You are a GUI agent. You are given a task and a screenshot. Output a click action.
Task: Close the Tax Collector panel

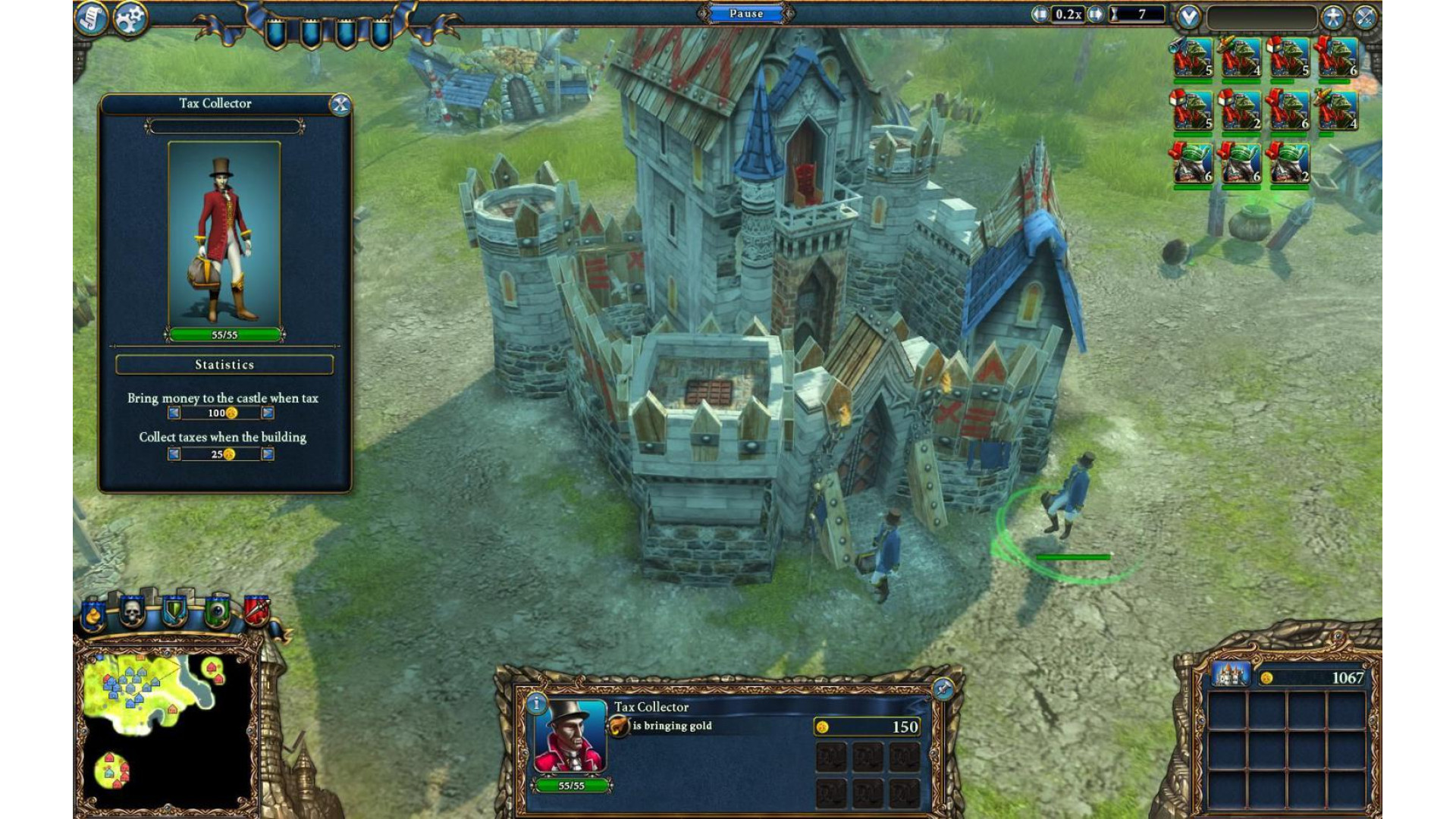point(340,105)
